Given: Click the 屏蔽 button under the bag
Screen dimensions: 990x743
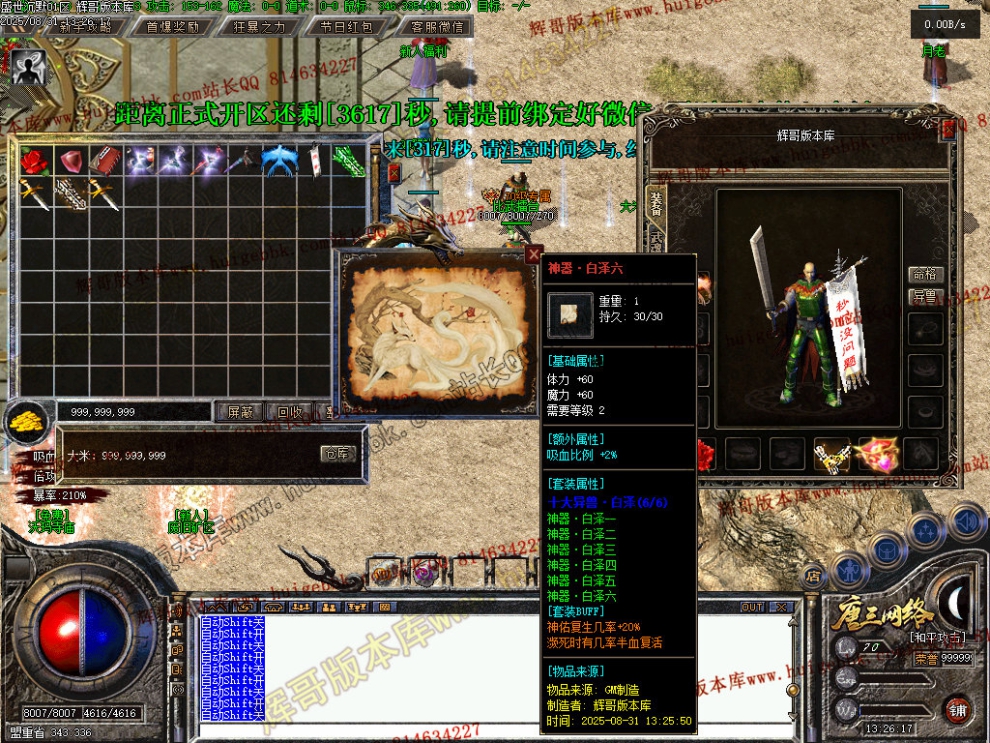Looking at the screenshot, I should click(241, 411).
